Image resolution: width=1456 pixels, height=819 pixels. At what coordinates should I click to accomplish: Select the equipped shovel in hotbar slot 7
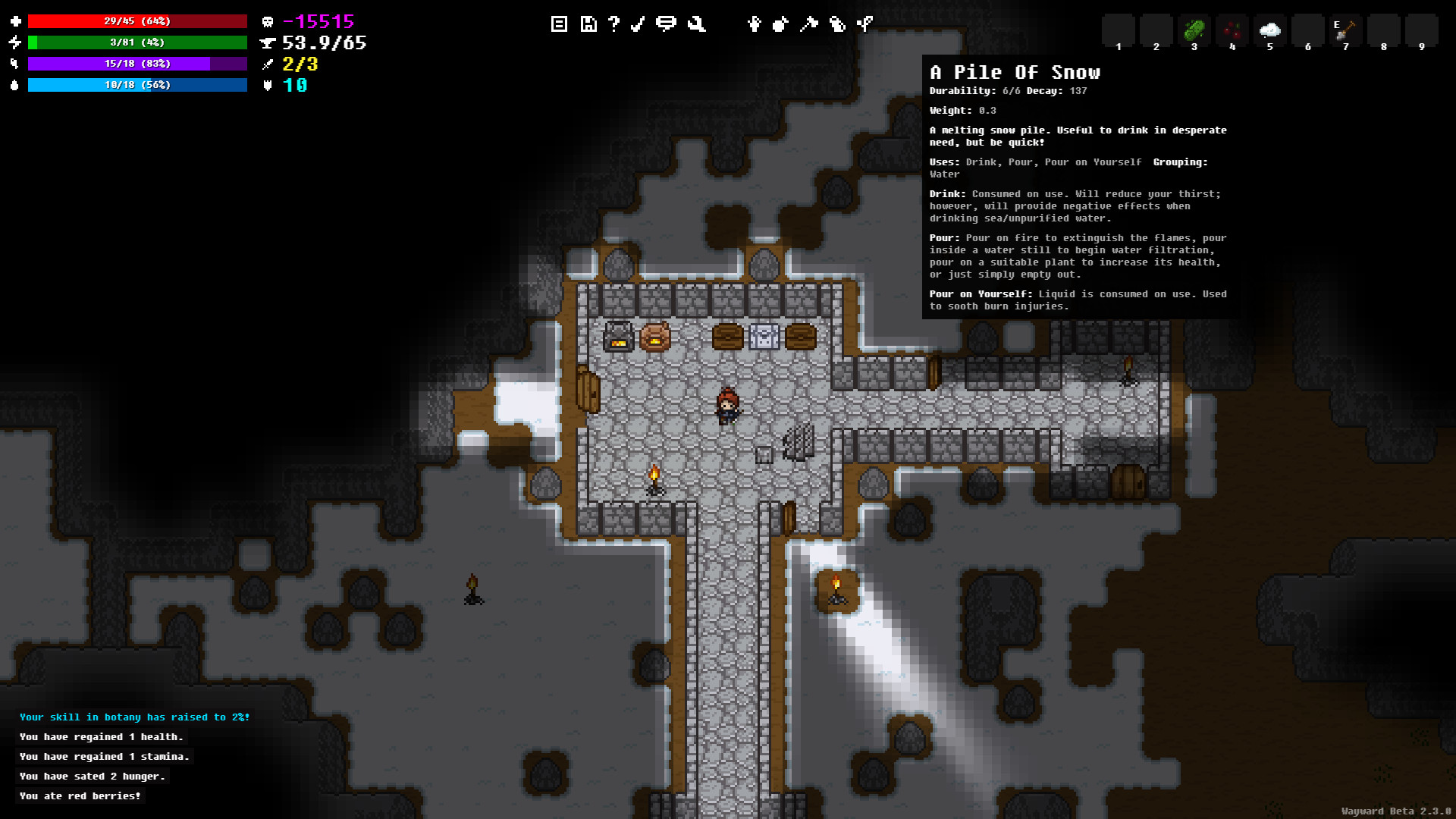(1345, 30)
